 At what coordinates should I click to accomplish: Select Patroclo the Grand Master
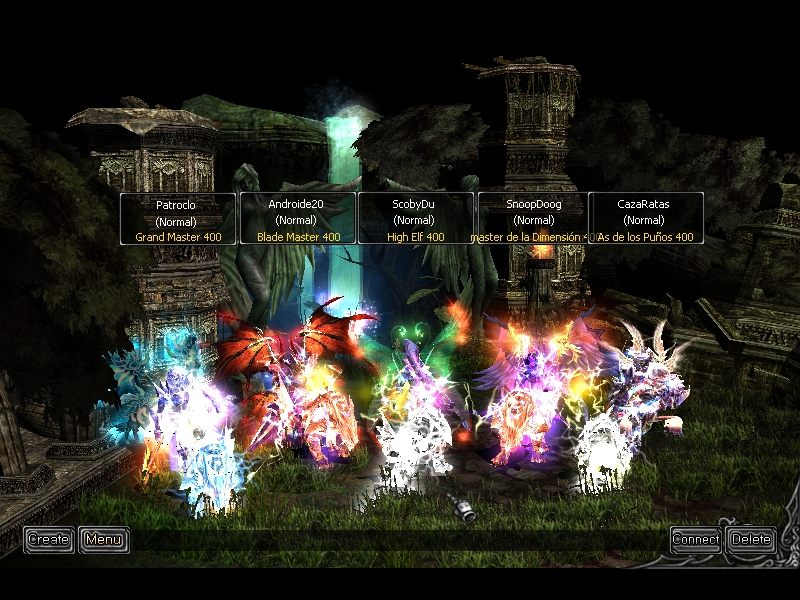178,219
